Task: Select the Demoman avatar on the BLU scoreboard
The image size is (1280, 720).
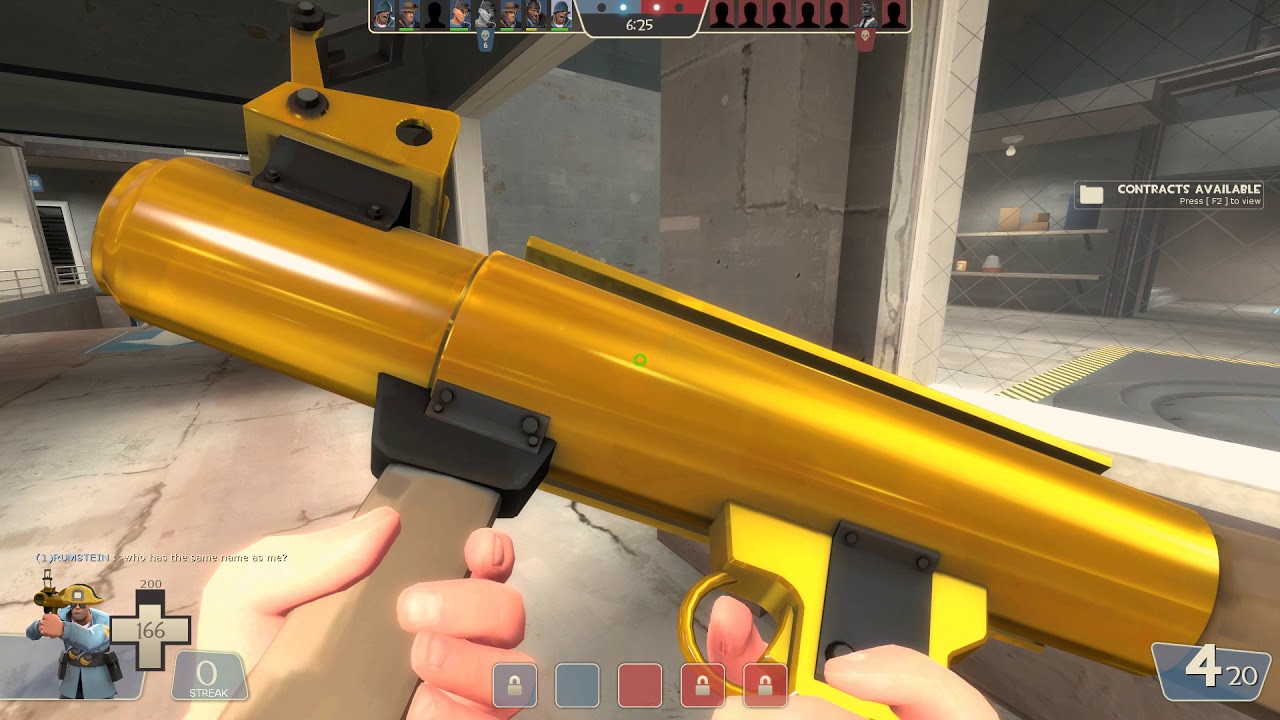Action: pos(533,15)
